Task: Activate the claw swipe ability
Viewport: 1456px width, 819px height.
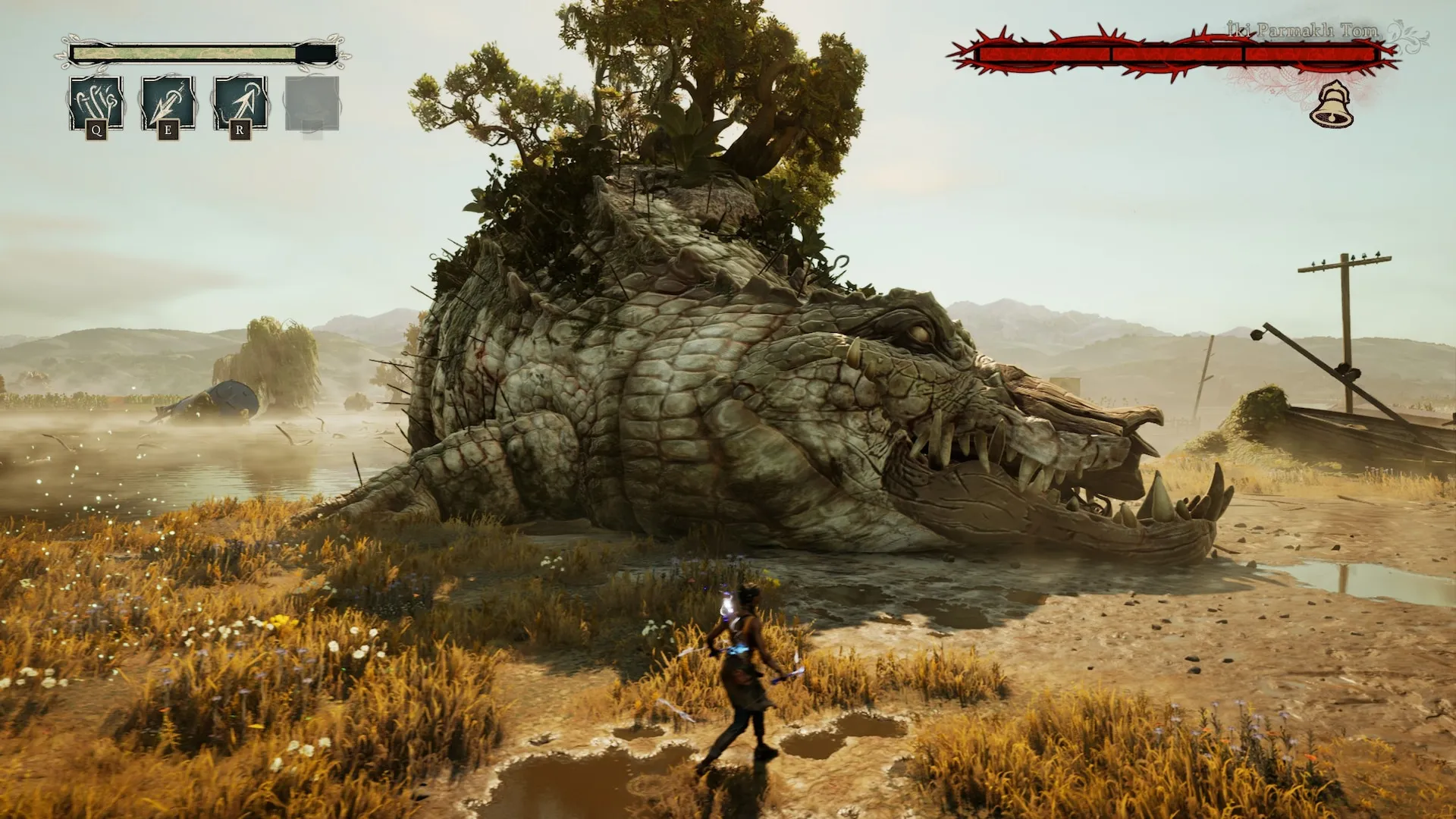Action: point(96,103)
